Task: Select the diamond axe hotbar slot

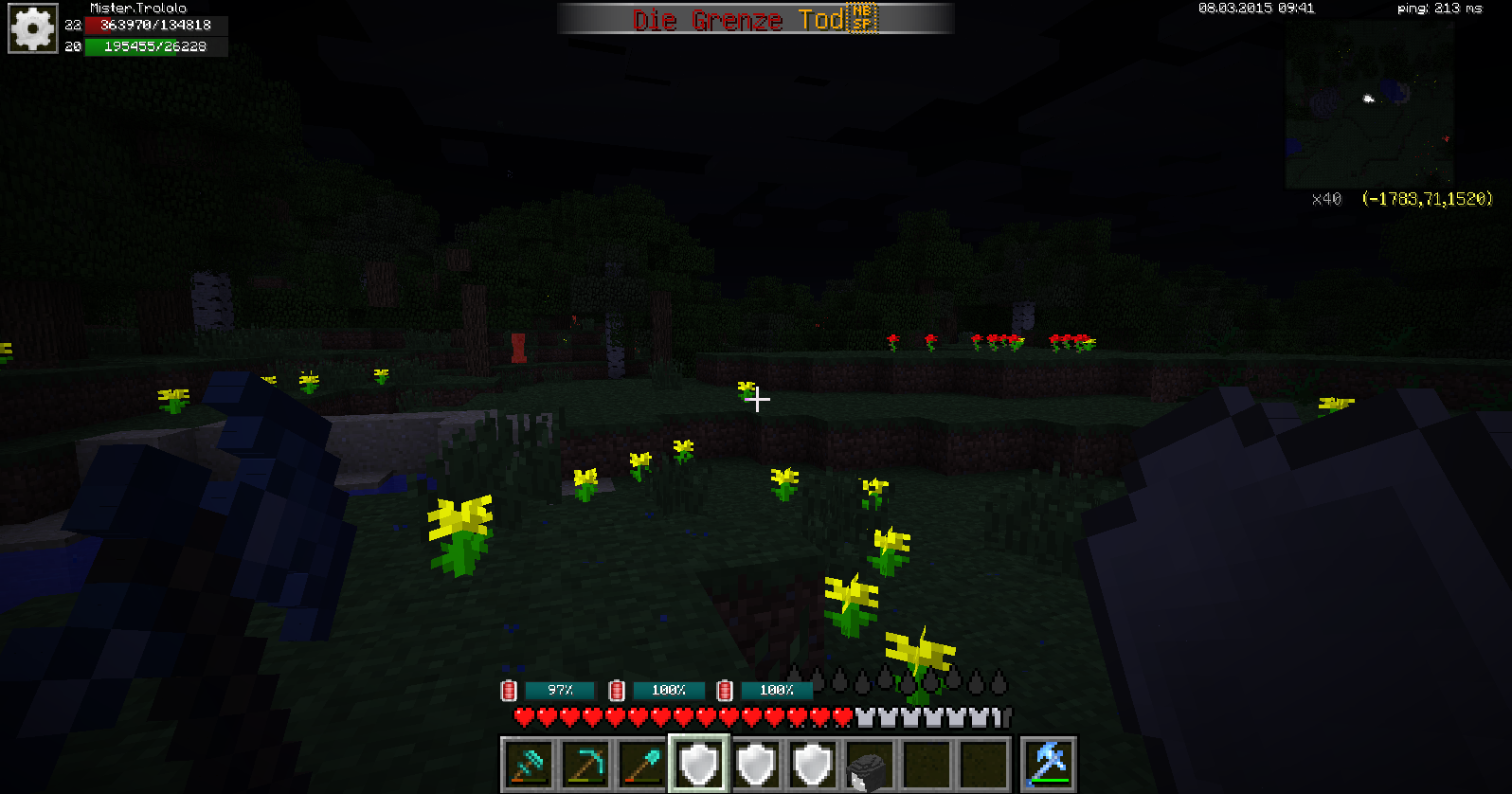Action: tap(529, 764)
